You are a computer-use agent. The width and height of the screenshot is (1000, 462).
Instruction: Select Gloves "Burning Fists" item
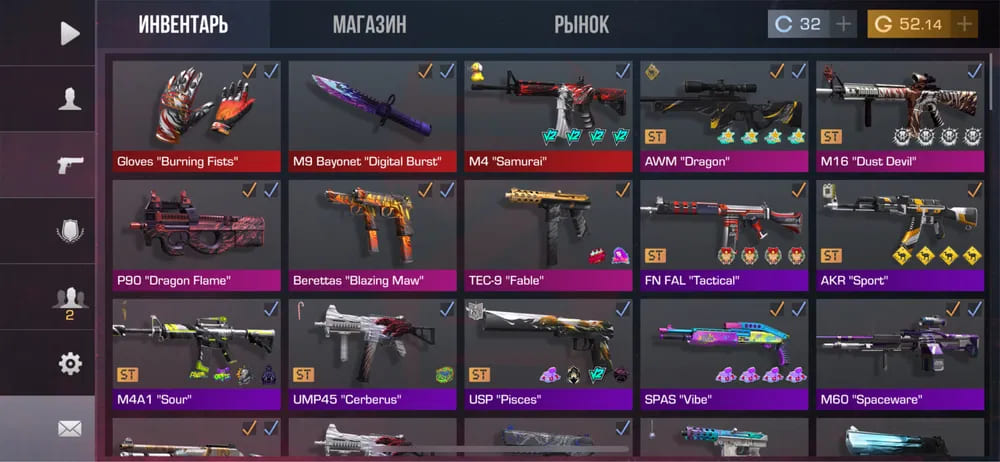tap(196, 116)
